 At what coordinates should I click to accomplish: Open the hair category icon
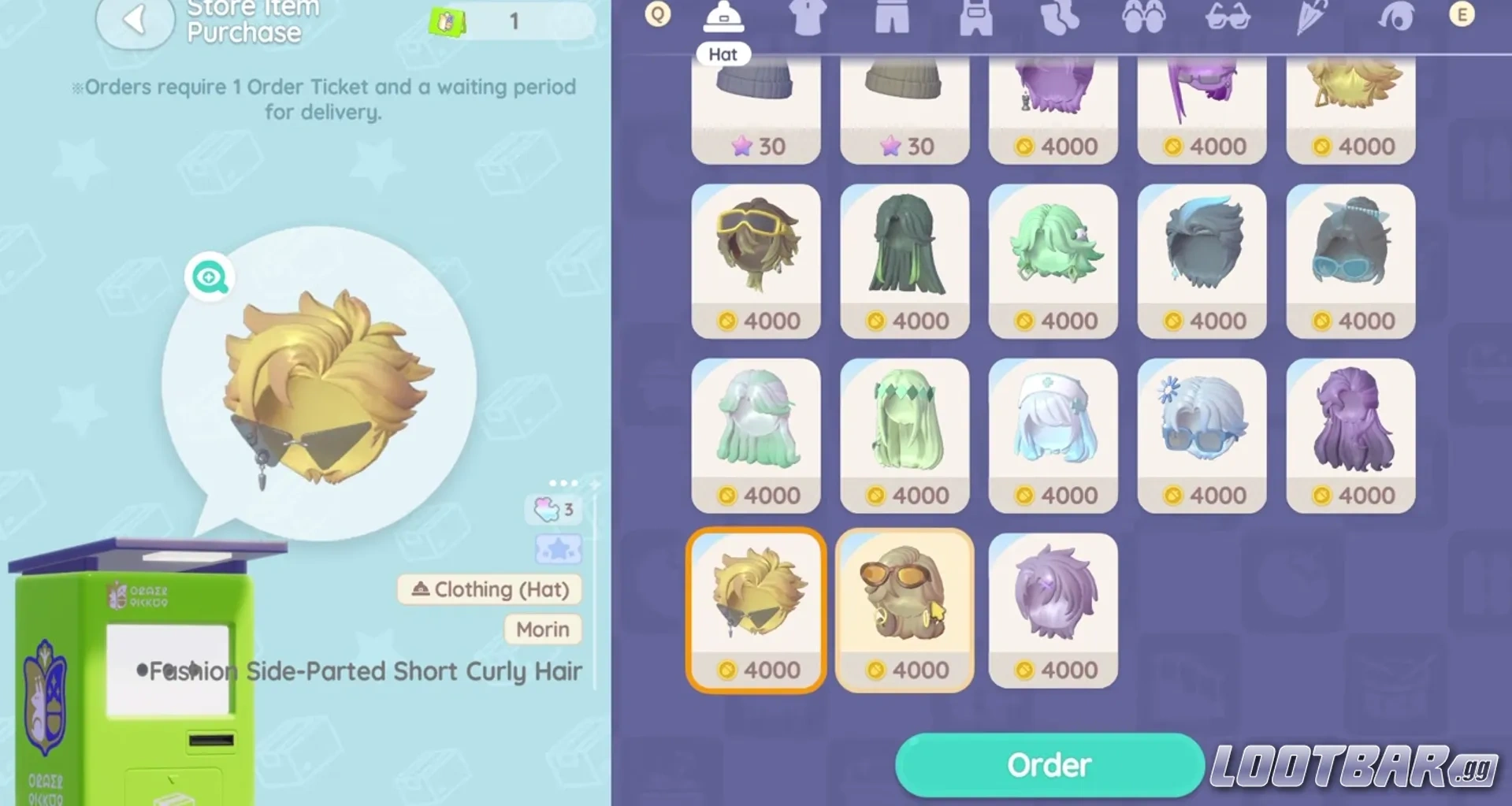coord(1395,17)
